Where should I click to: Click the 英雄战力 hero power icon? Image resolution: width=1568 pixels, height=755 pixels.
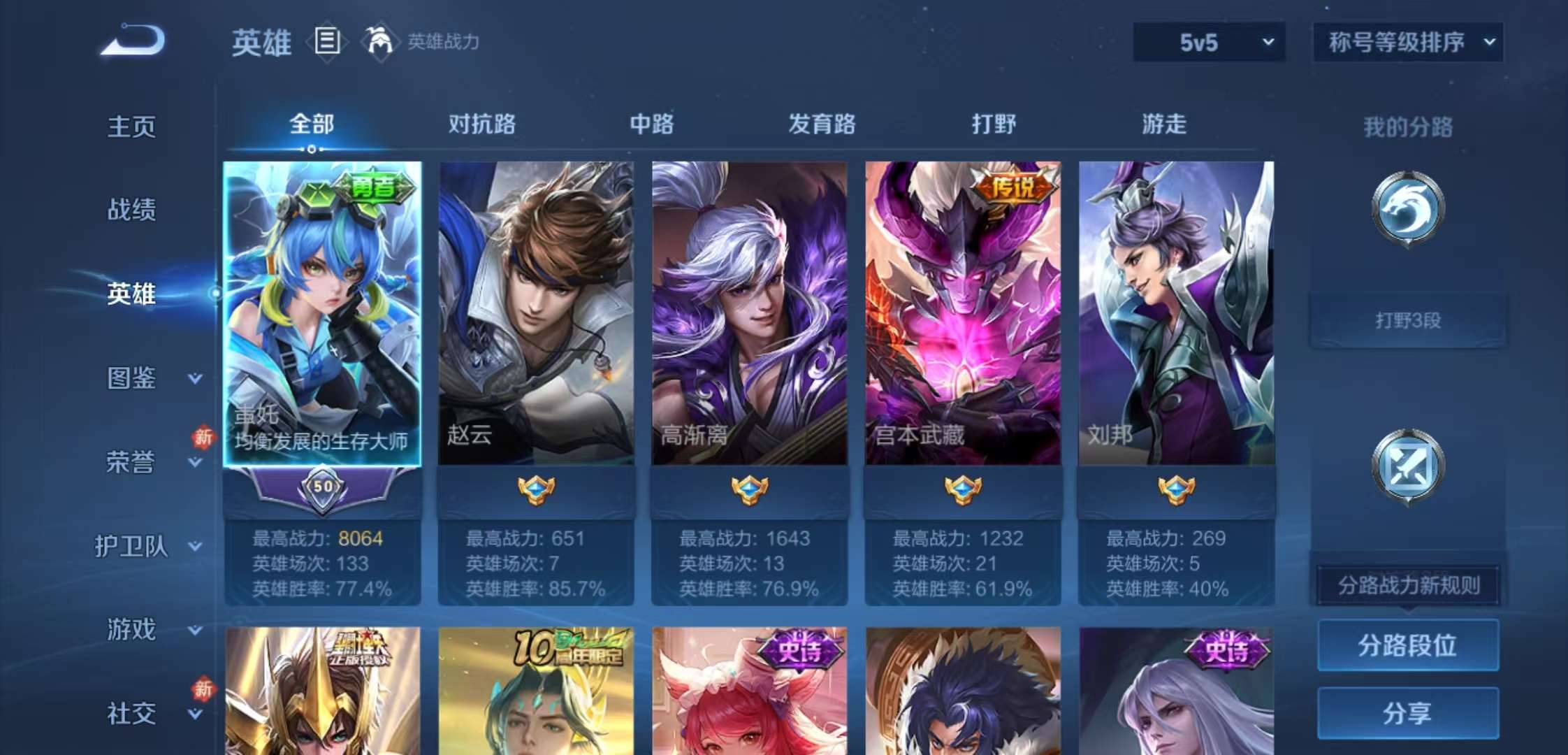[381, 42]
